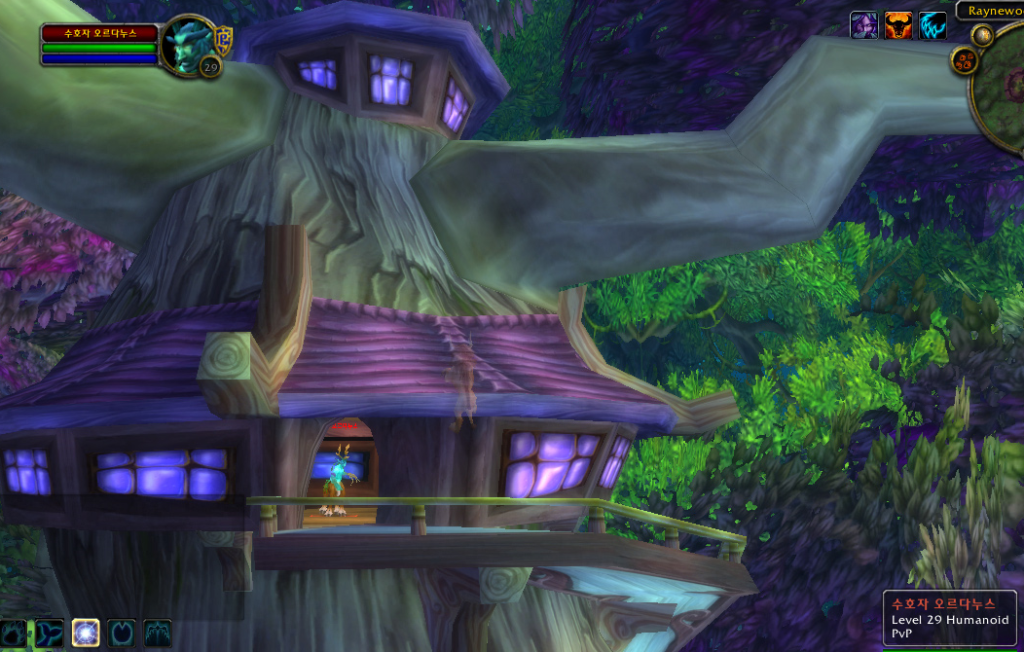Viewport: 1024px width, 652px height.
Task: Select the paw print form icon
Action: tap(13, 633)
